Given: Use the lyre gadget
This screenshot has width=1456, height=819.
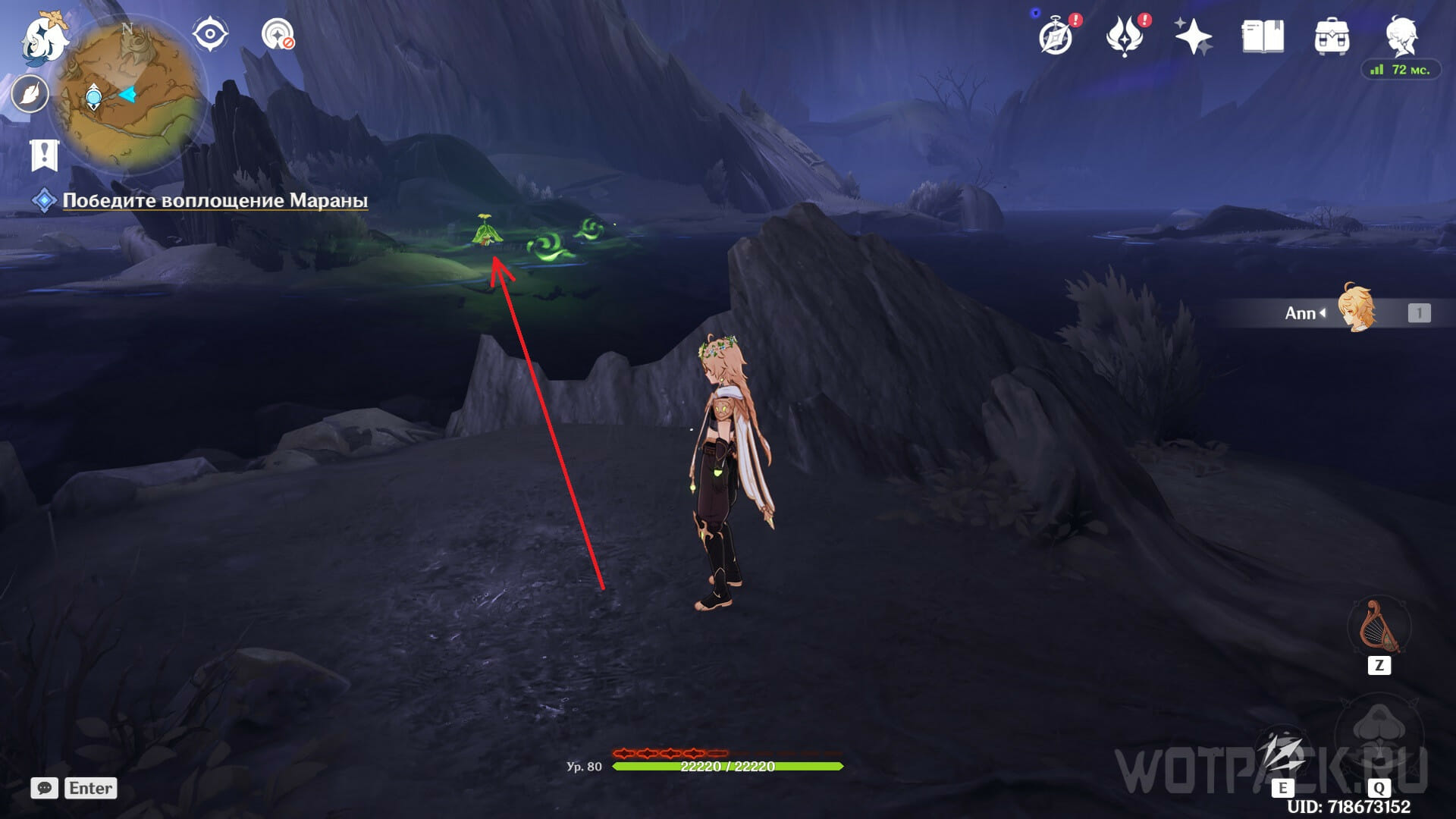Looking at the screenshot, I should click(1379, 627).
